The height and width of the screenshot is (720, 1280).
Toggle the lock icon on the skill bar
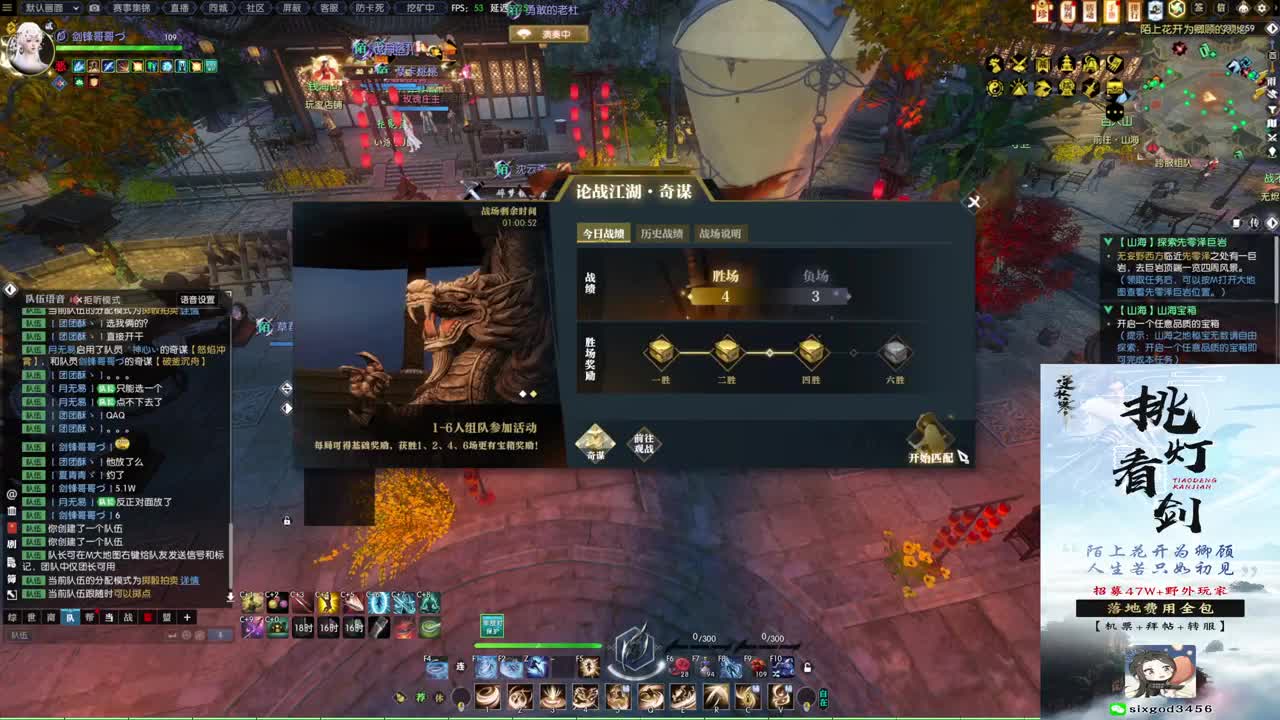pos(808,668)
